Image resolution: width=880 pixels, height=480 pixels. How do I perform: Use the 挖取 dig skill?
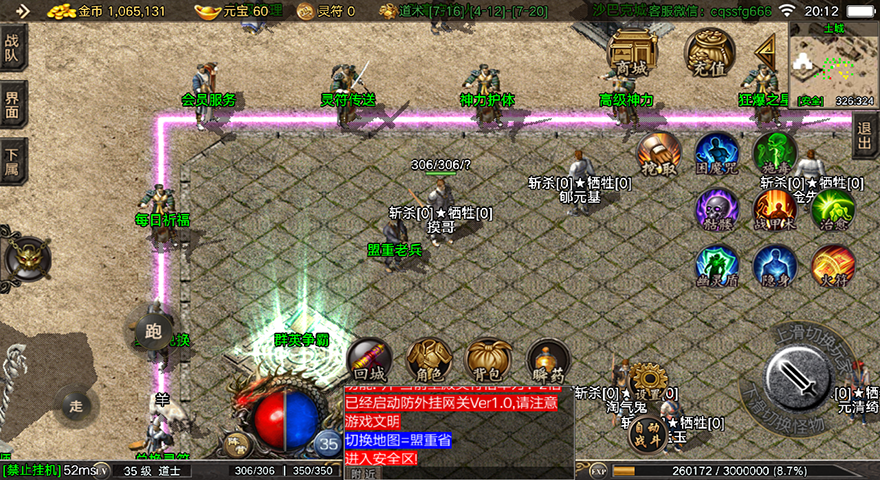tap(660, 154)
